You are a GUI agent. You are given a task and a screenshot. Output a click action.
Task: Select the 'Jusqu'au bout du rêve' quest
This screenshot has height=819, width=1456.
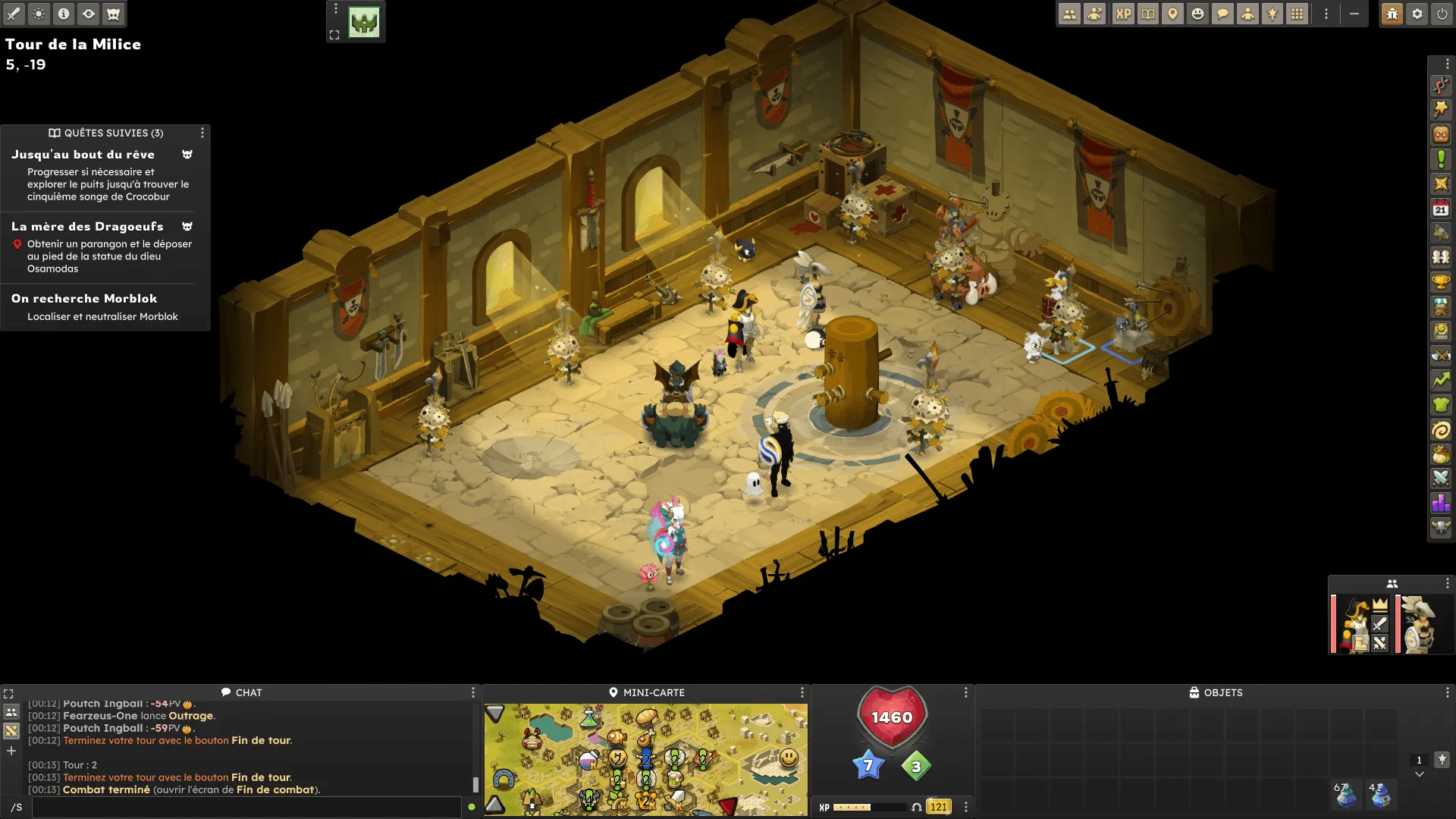83,155
